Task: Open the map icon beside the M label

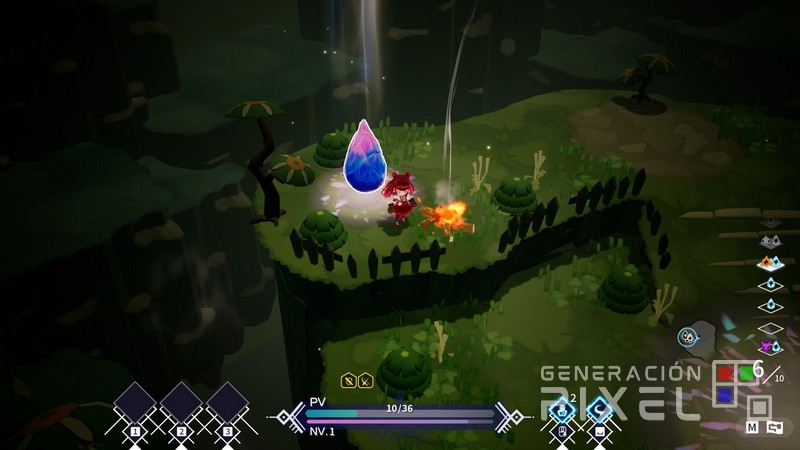Action: 774,427
